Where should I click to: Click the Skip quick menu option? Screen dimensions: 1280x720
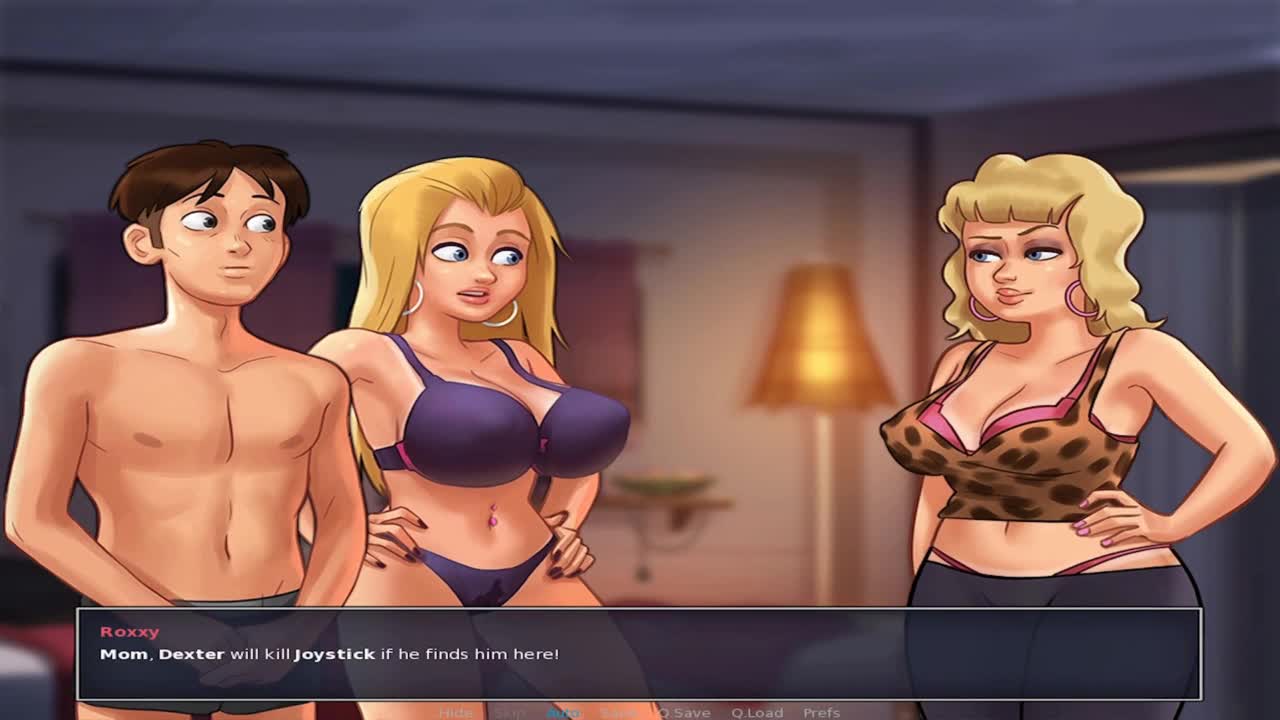point(509,712)
